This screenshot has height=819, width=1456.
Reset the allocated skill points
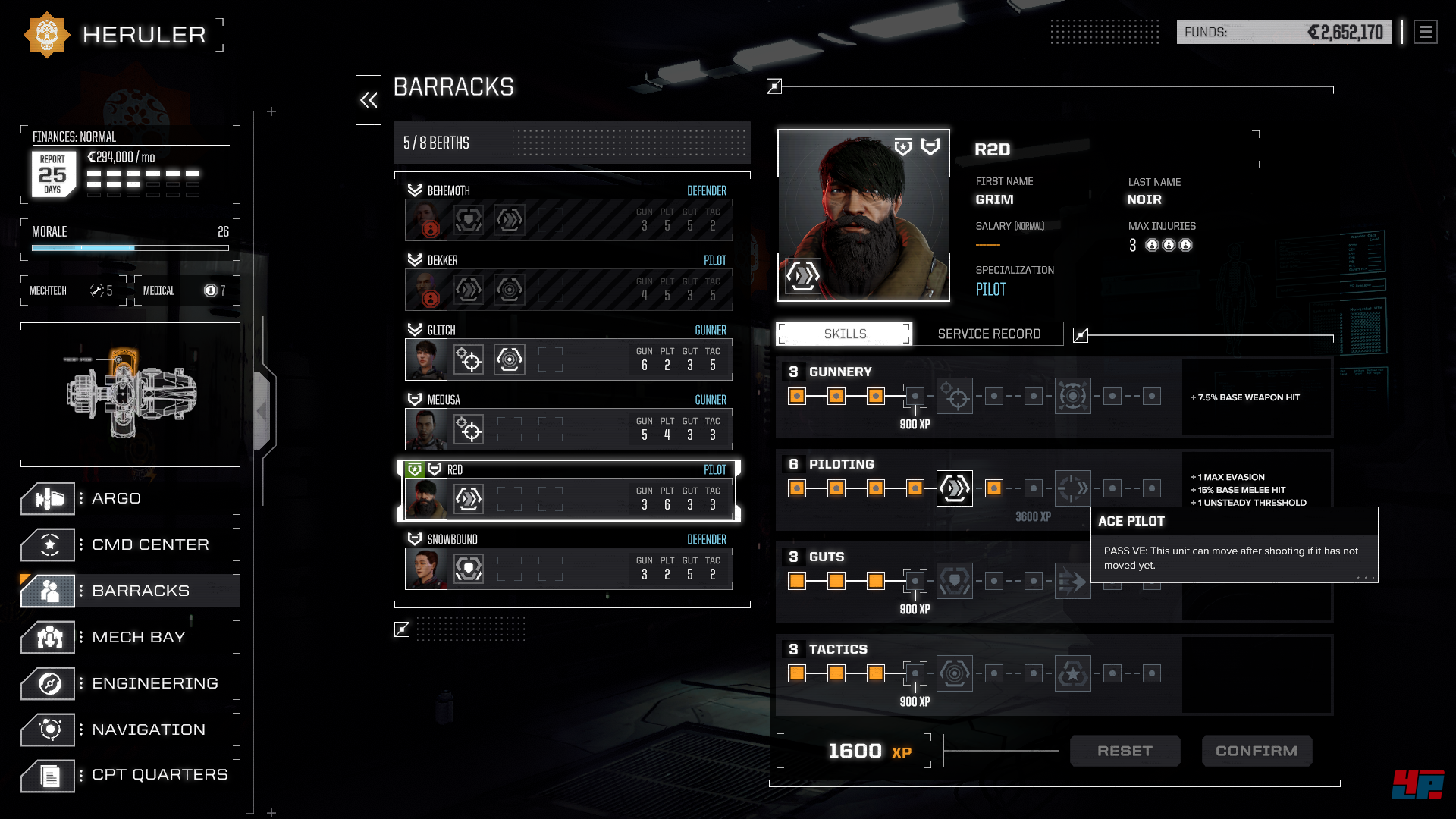(1125, 751)
